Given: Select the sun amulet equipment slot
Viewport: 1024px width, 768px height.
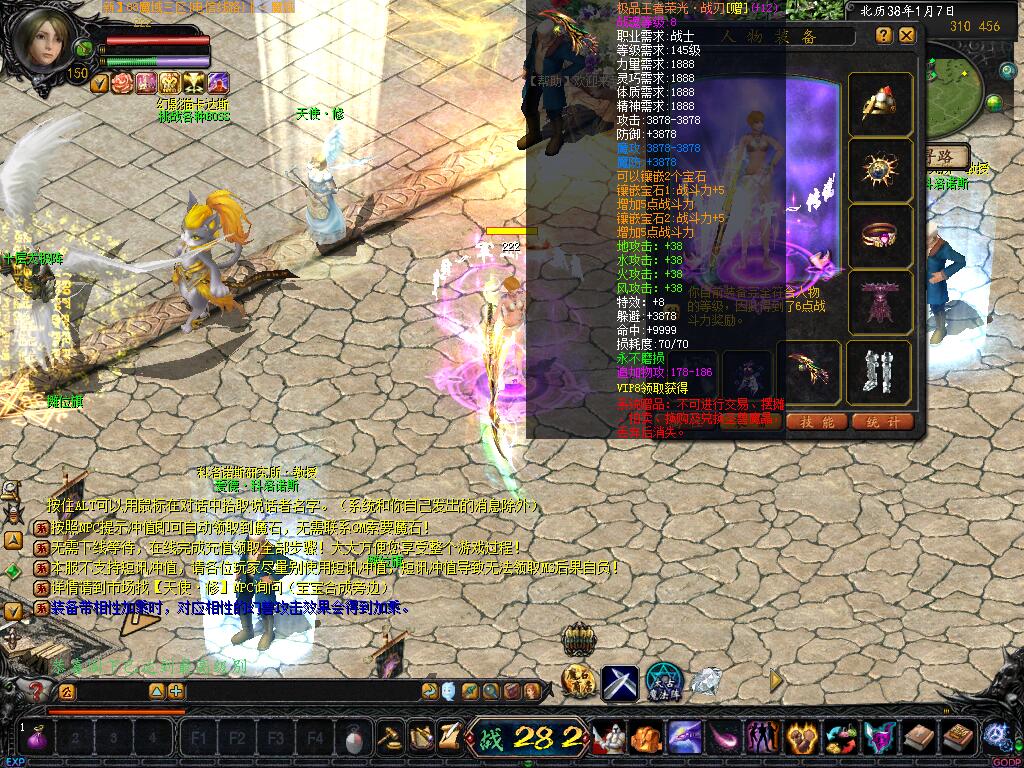Looking at the screenshot, I should pyautogui.click(x=880, y=170).
